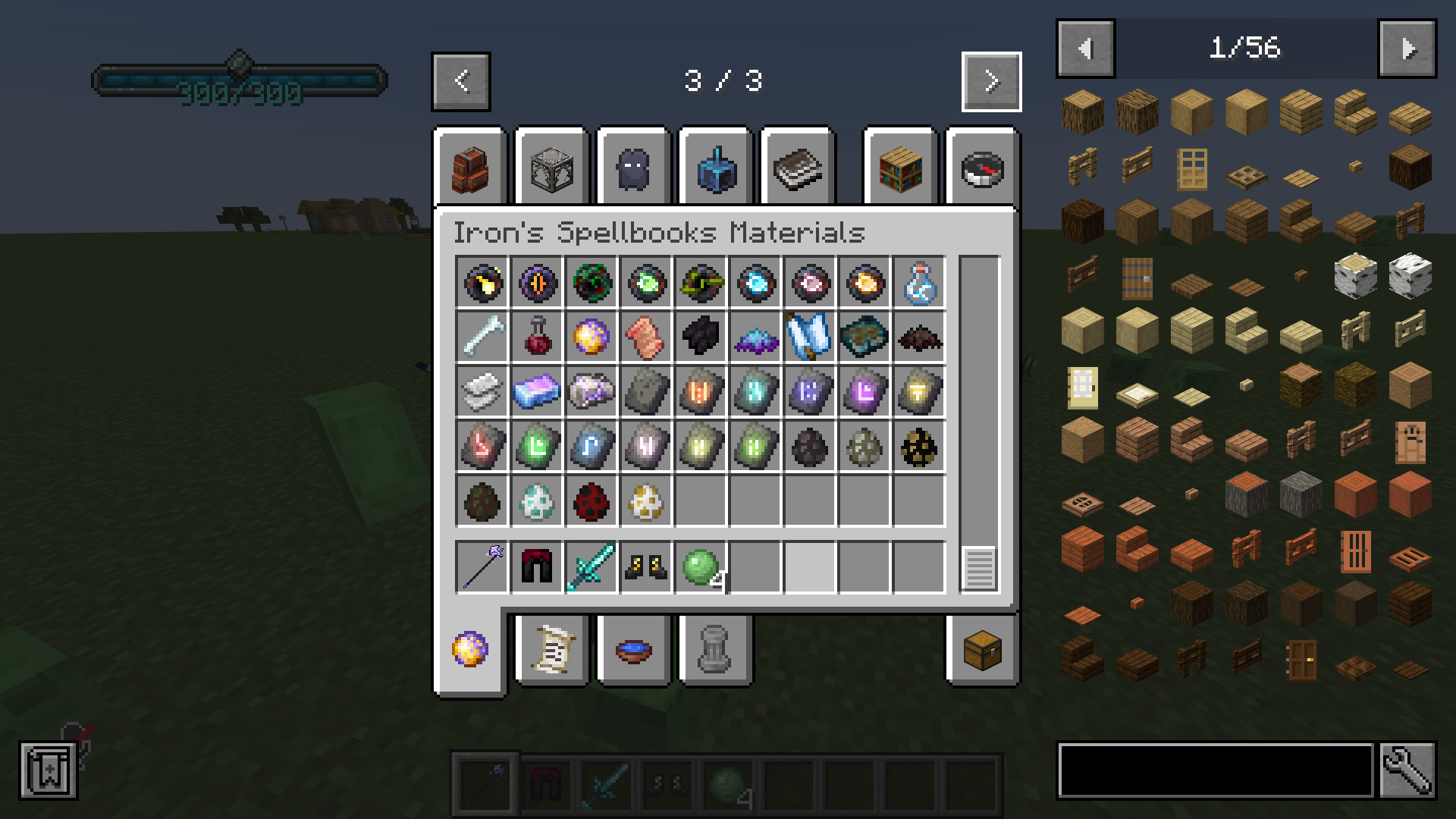The image size is (1456, 819).
Task: Select the diamond sword in the equipment row
Action: (592, 567)
